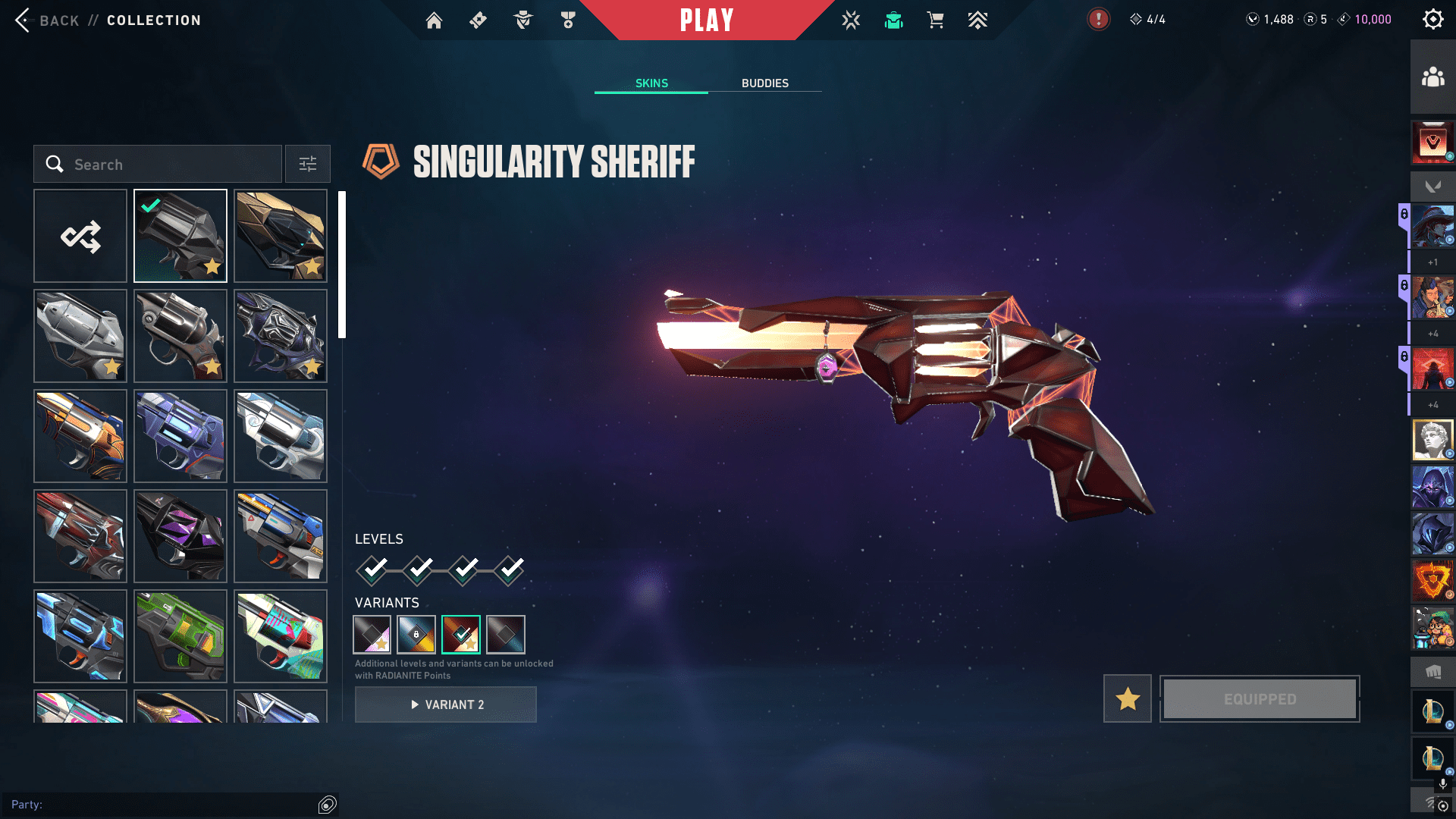Start a match with the PLAY button
Screen dimensions: 1456x819
(x=706, y=20)
